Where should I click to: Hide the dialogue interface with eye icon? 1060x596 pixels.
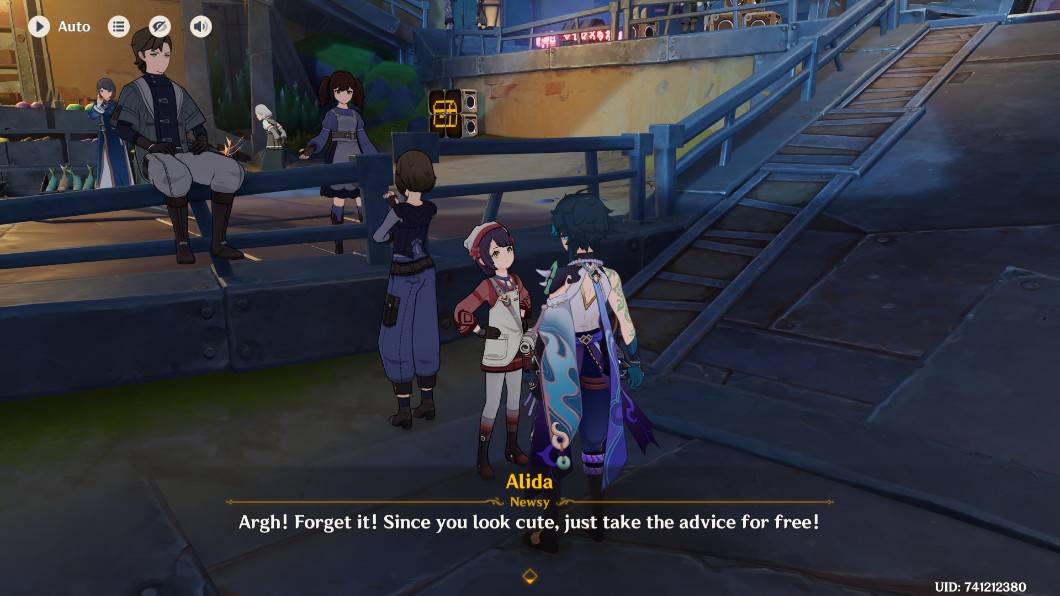click(x=159, y=26)
